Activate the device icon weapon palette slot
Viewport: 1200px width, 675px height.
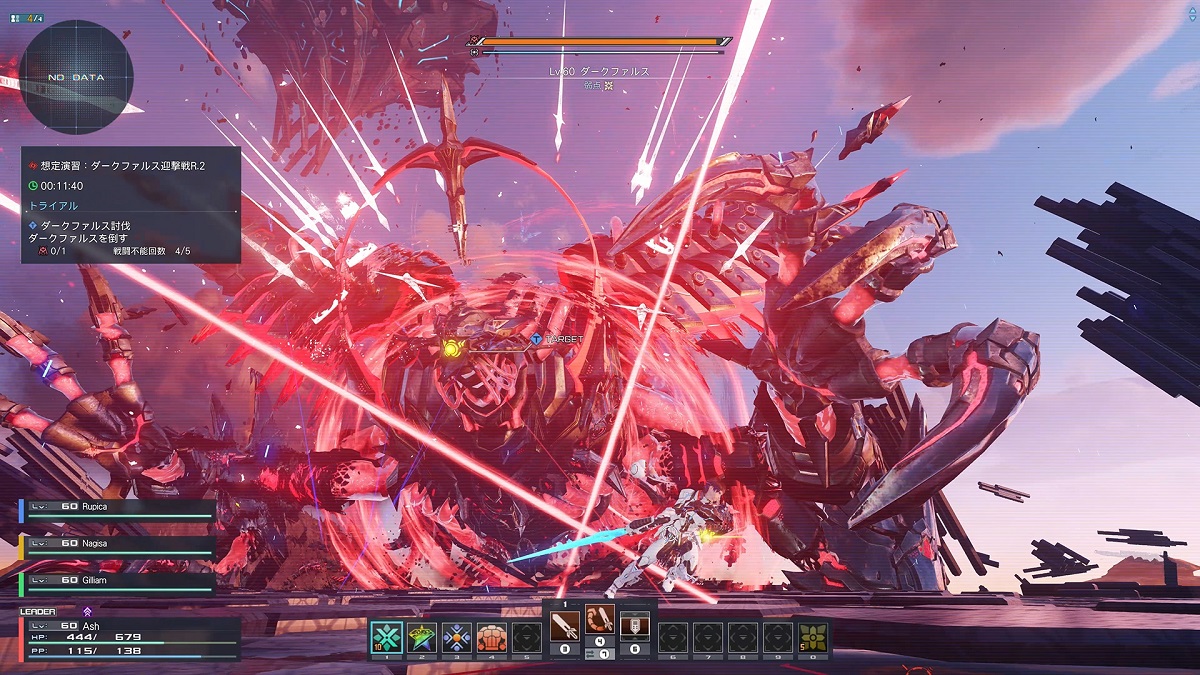pyautogui.click(x=635, y=628)
